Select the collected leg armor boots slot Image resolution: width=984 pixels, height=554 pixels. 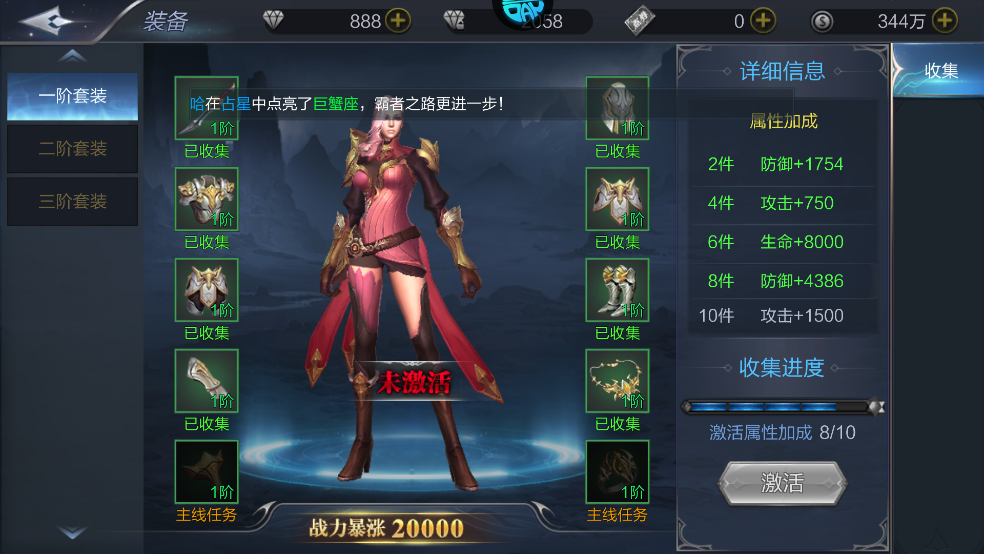click(x=617, y=290)
